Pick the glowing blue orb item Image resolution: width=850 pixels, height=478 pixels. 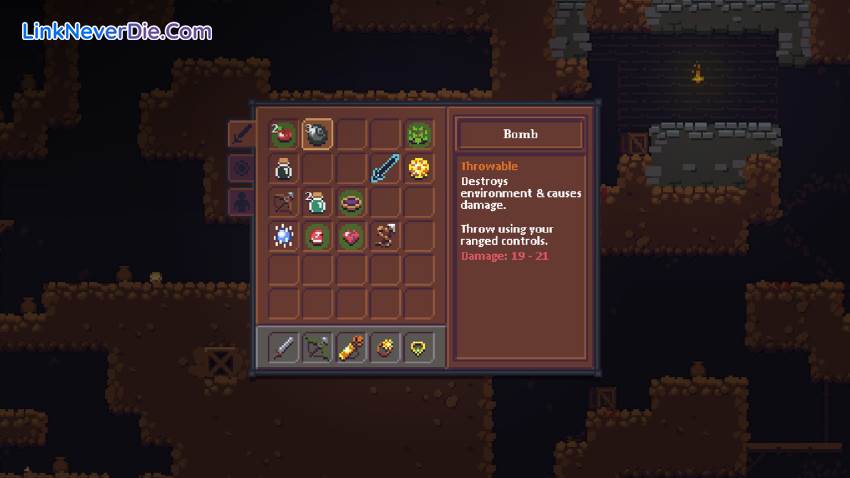283,236
